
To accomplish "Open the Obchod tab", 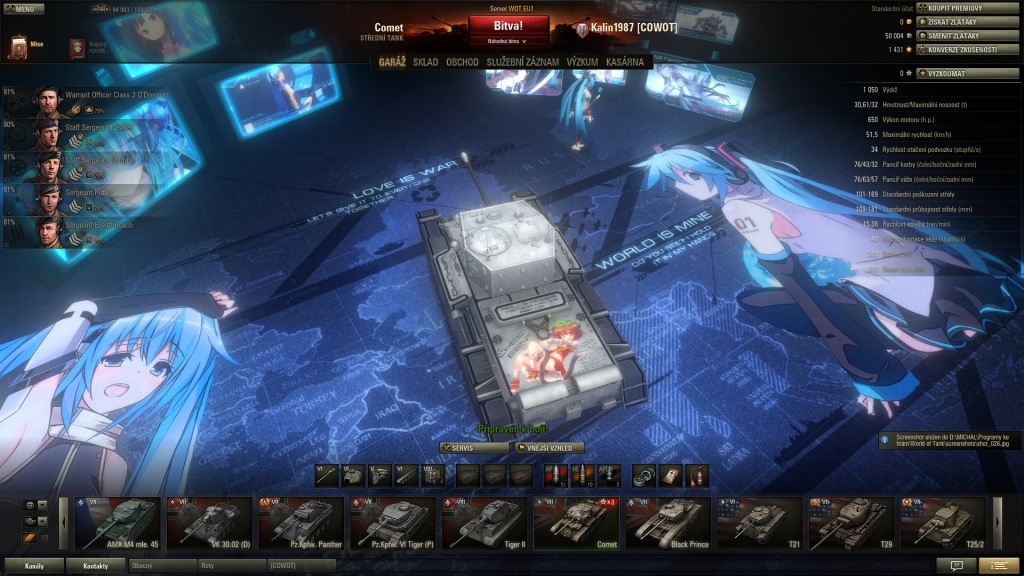I will coord(462,62).
